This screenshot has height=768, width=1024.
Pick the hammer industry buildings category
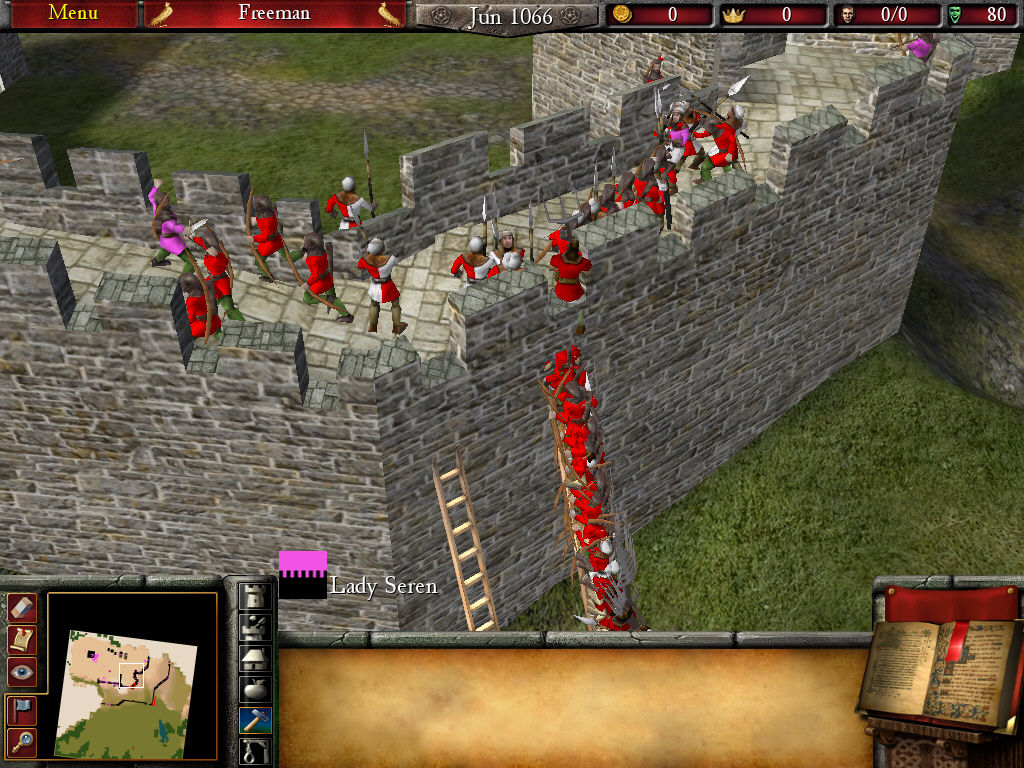point(256,720)
